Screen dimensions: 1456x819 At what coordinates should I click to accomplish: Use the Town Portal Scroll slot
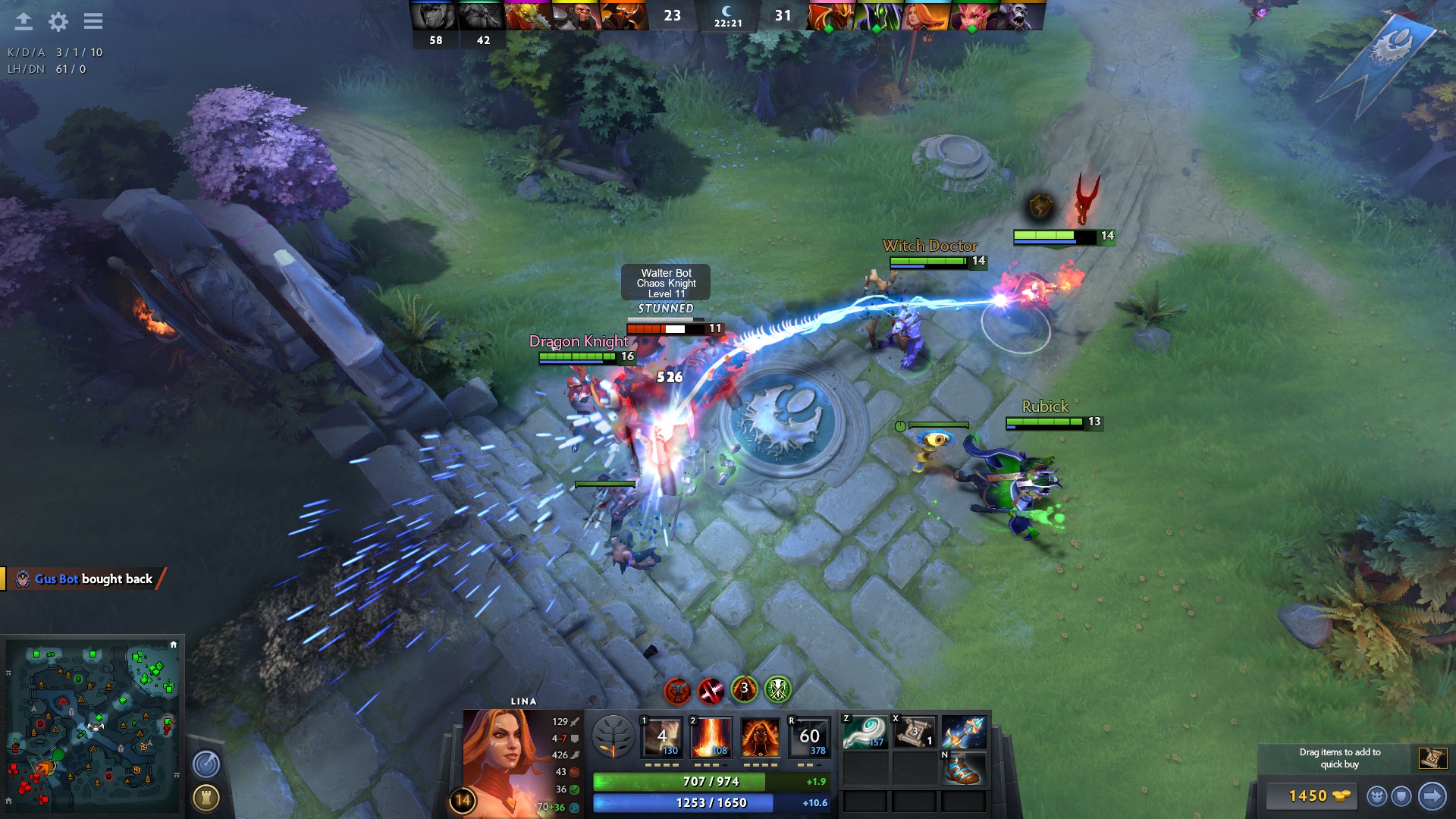pos(915,733)
